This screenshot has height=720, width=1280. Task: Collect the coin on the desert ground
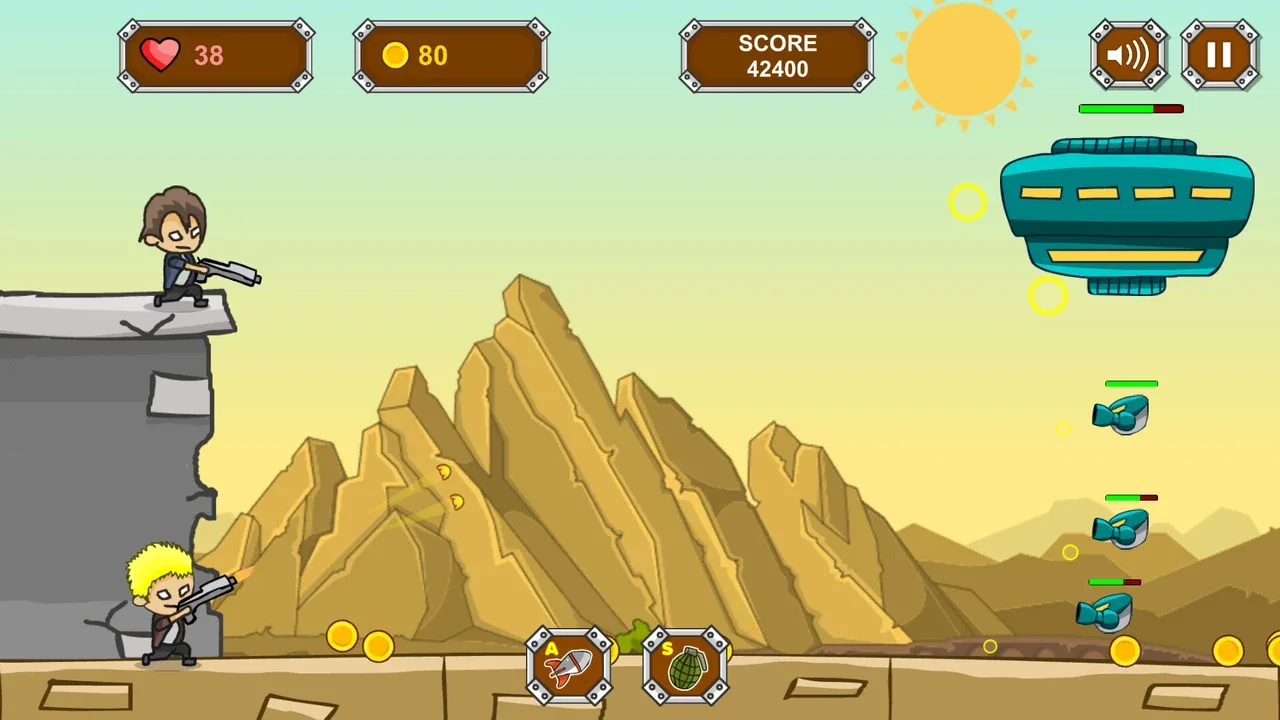(x=340, y=638)
